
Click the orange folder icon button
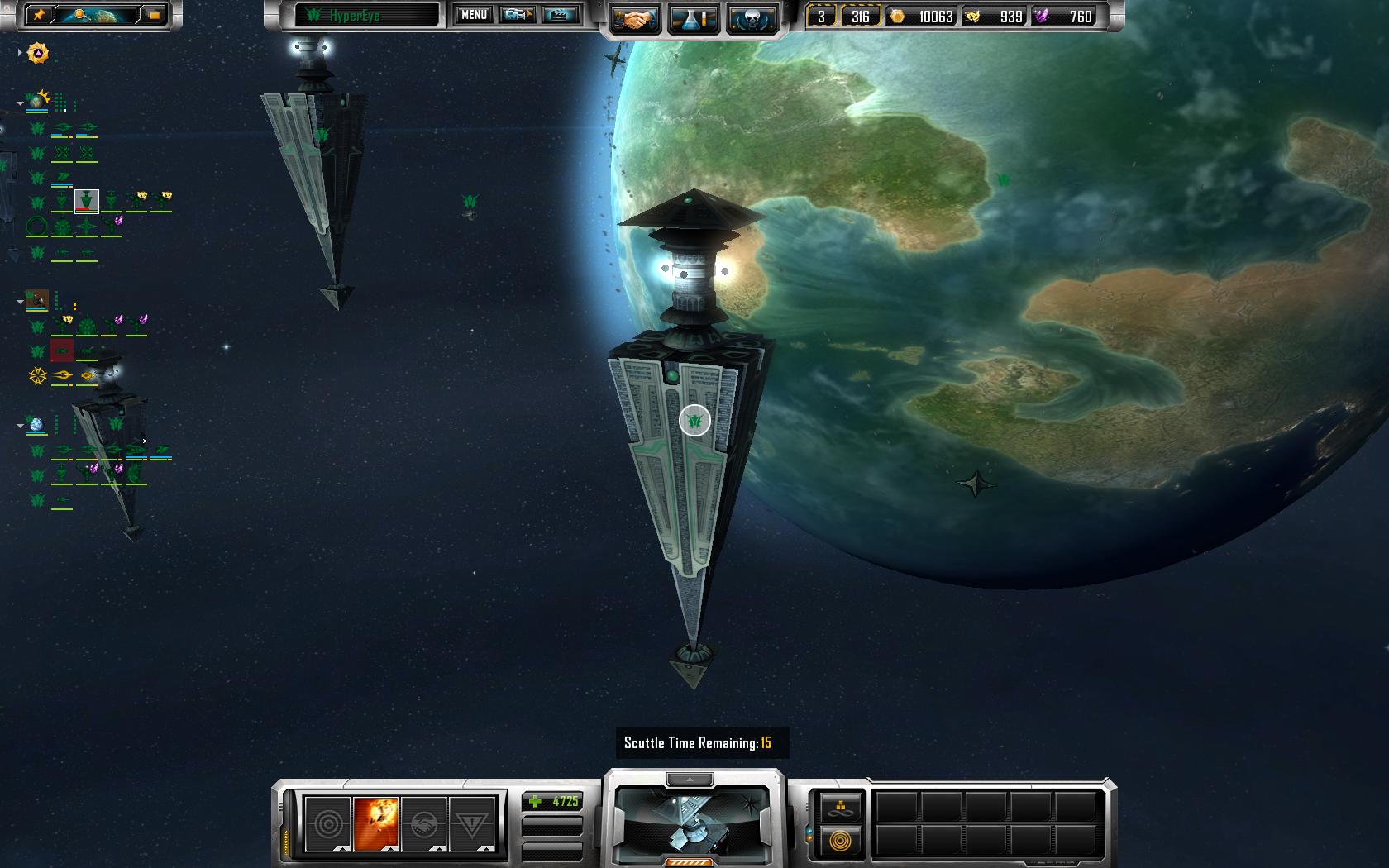point(154,15)
